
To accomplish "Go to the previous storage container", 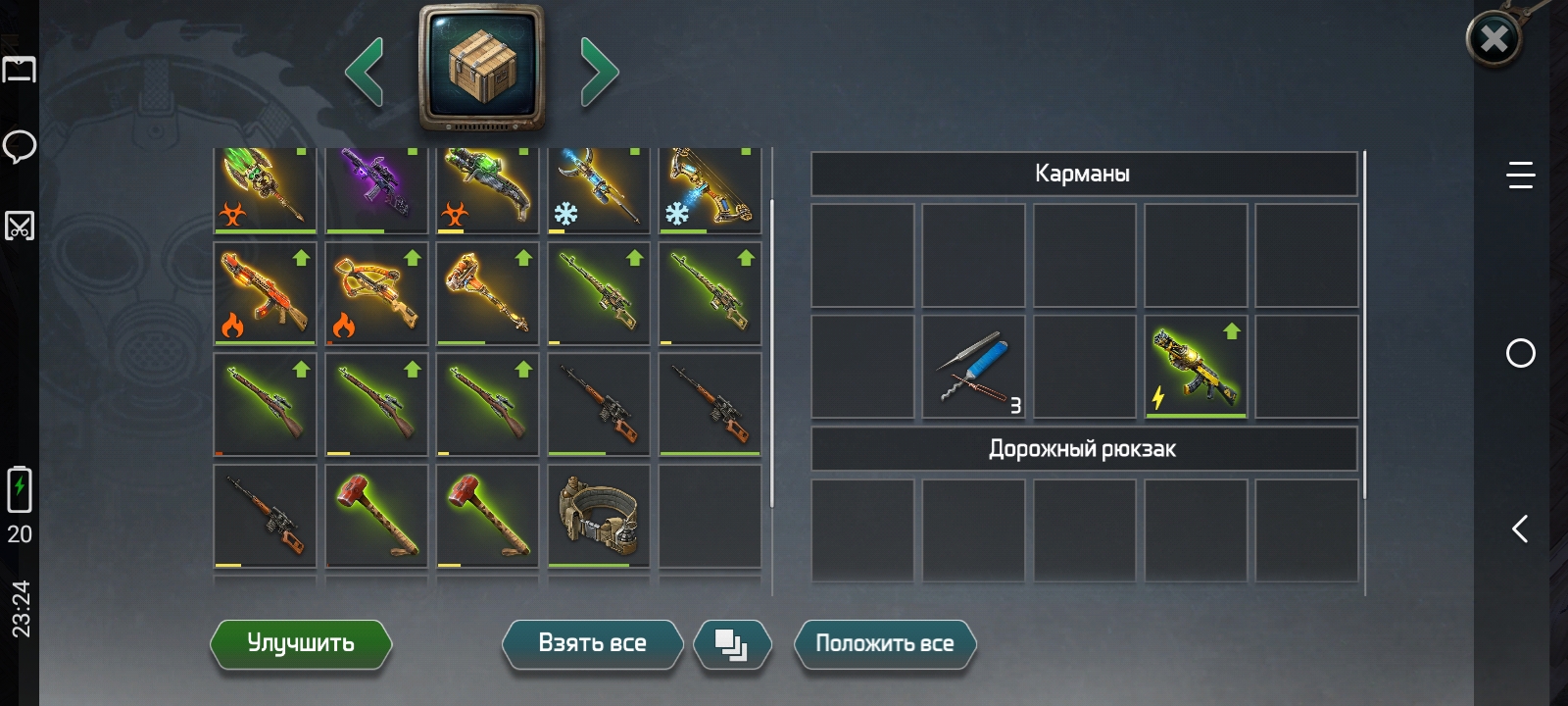I will click(x=365, y=72).
